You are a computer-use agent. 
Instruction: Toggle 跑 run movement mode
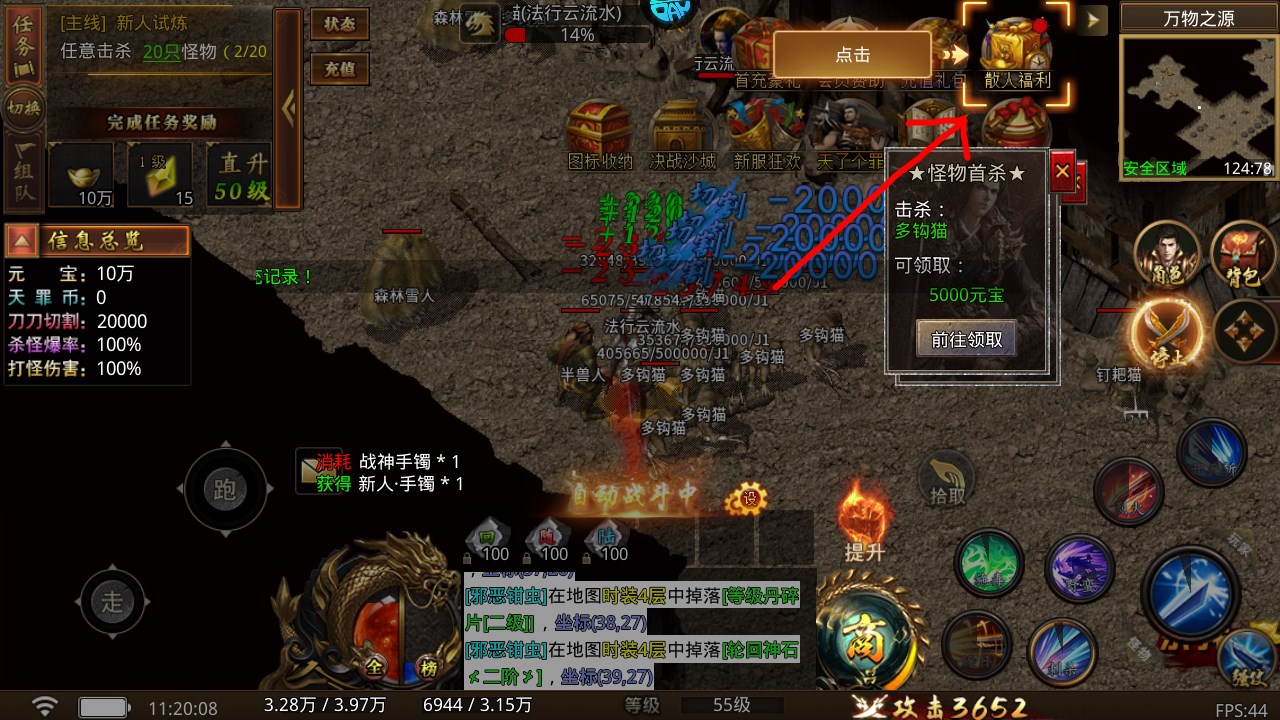[224, 489]
